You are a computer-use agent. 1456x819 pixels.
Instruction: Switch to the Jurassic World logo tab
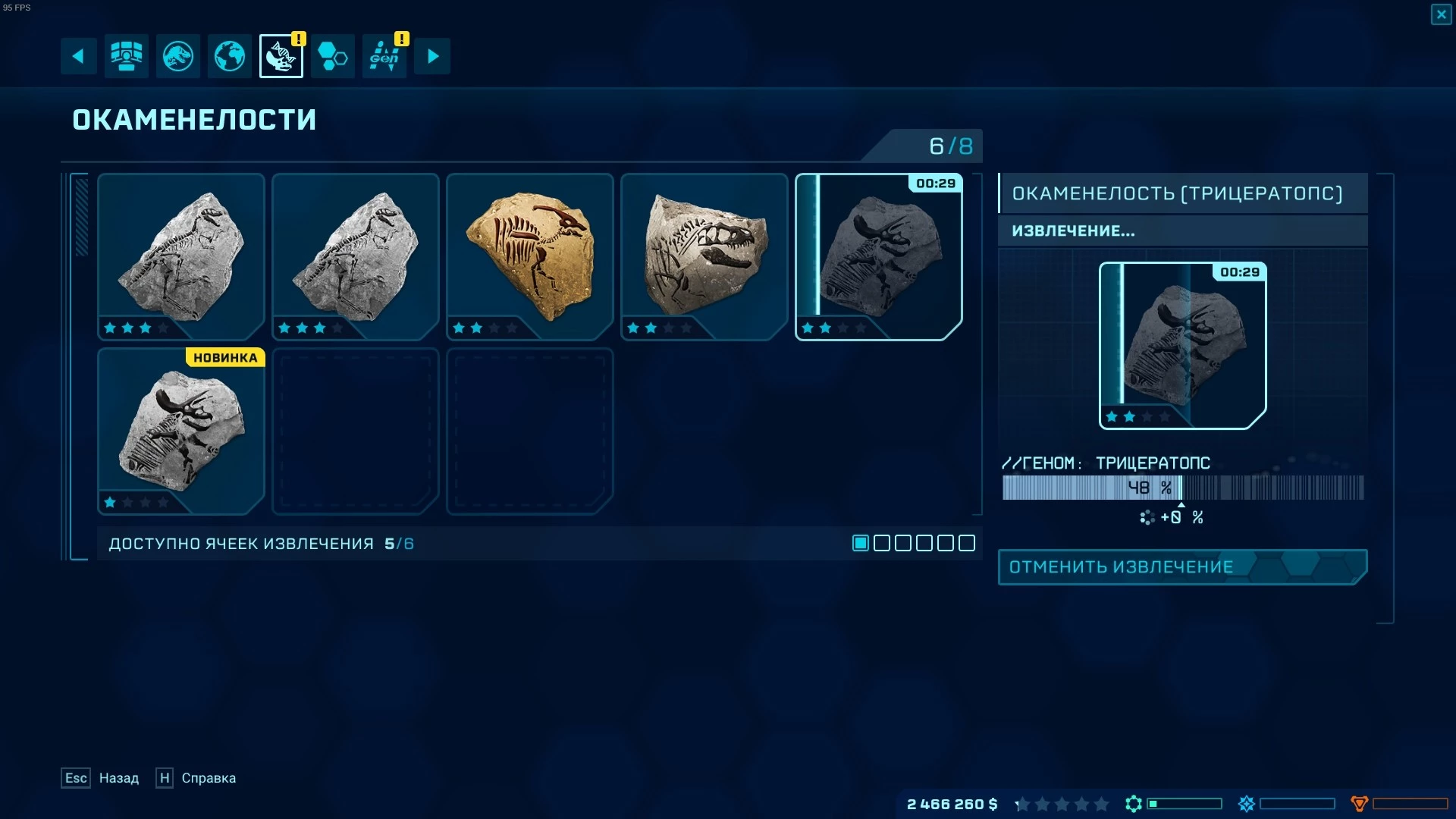(178, 56)
